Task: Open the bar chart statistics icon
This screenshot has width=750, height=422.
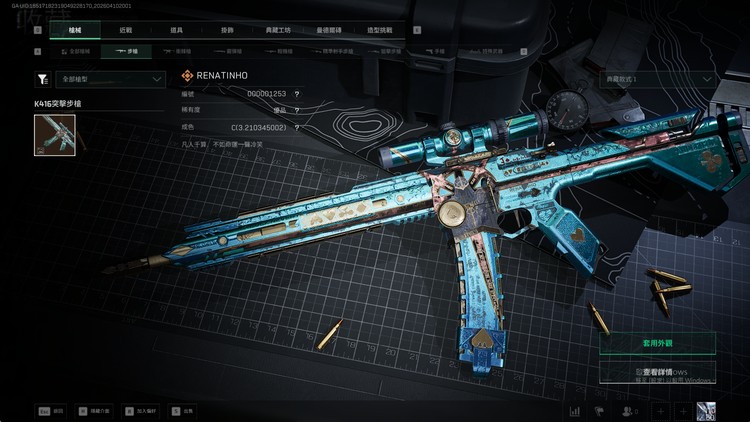Action: [x=576, y=411]
